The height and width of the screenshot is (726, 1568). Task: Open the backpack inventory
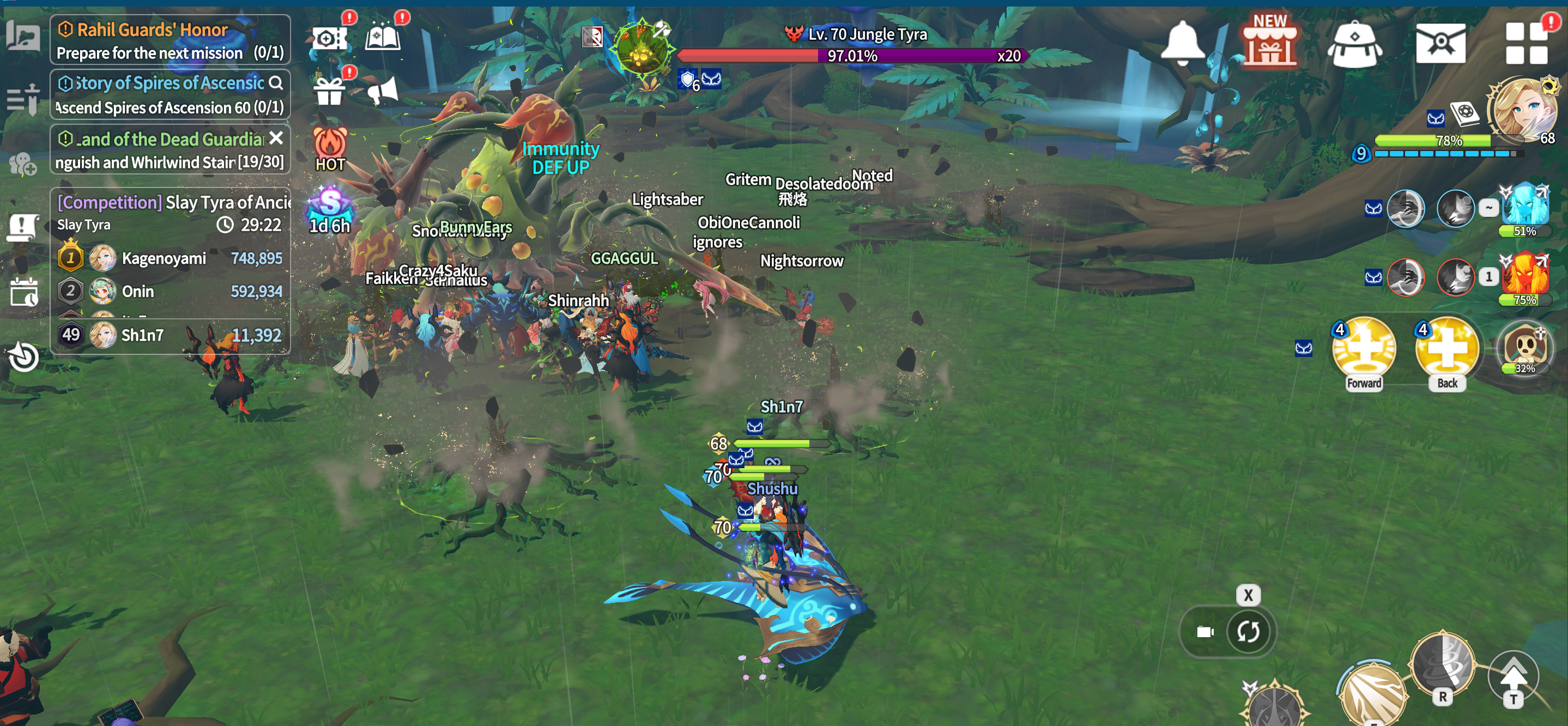coord(1354,43)
